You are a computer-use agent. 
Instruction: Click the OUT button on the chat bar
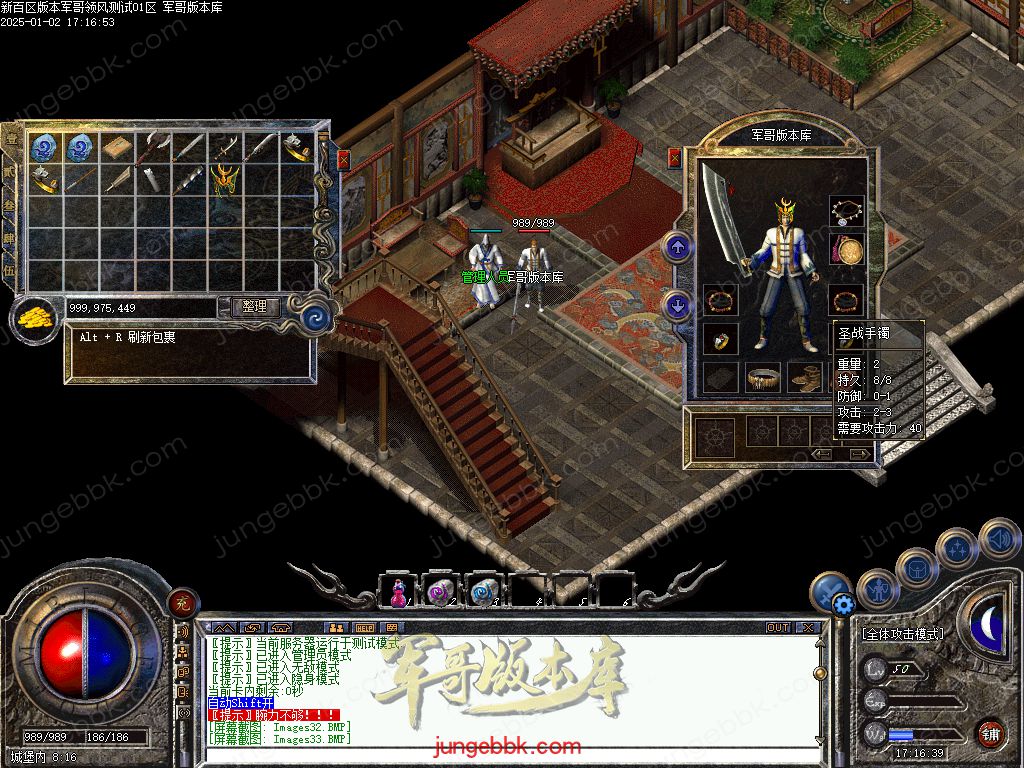(778, 627)
